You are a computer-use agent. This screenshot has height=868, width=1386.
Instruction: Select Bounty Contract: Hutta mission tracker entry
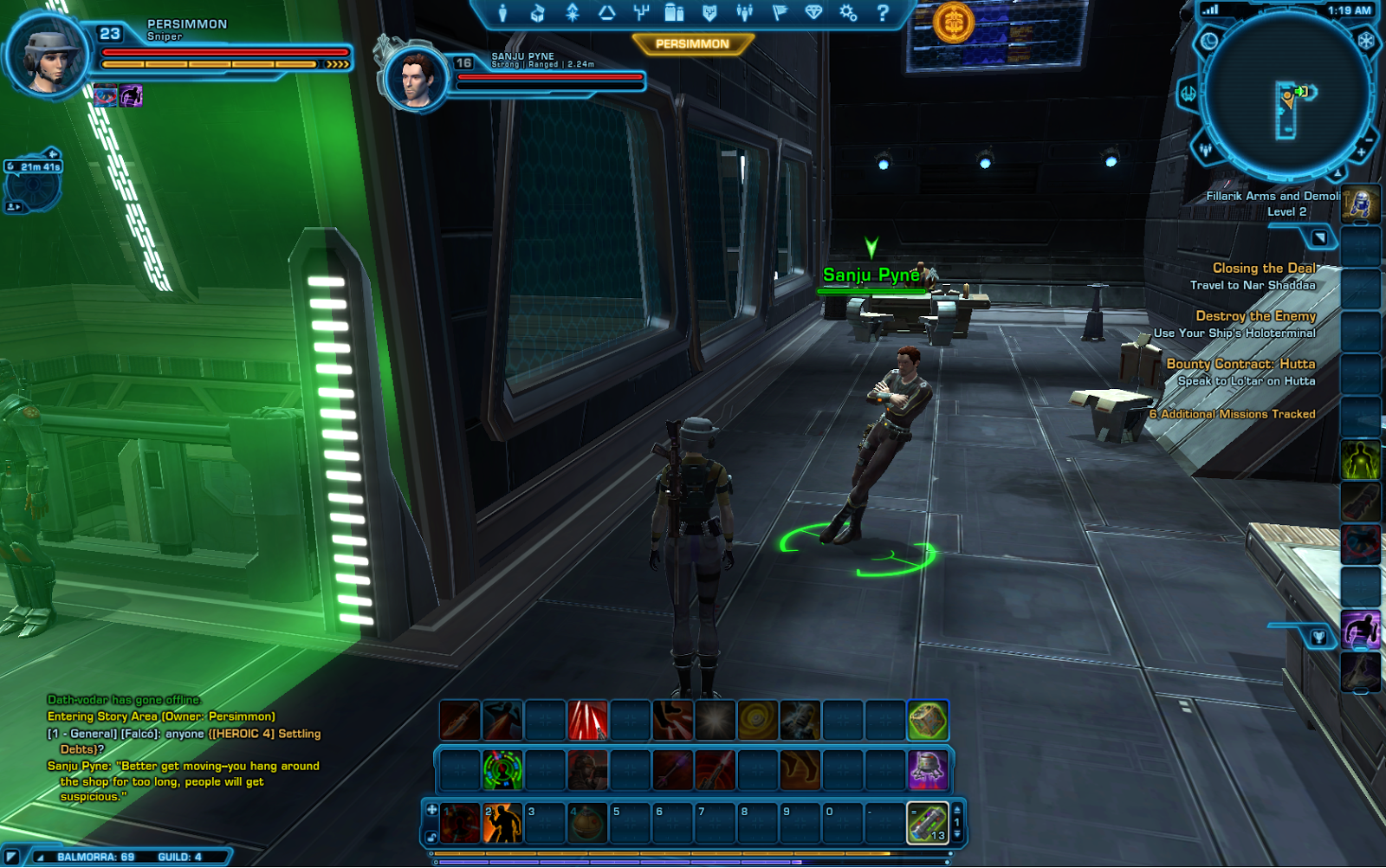pyautogui.click(x=1240, y=364)
